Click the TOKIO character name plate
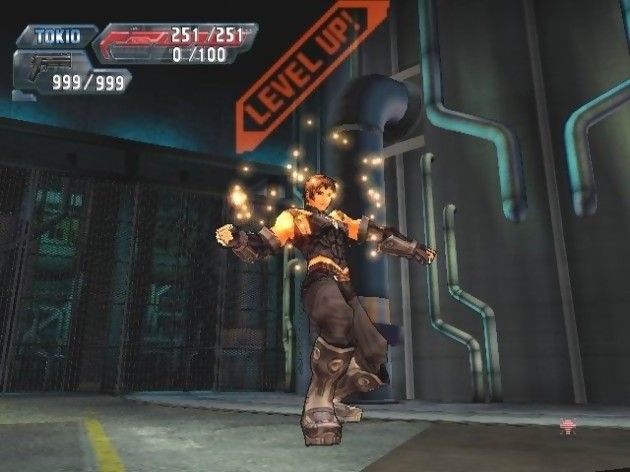This screenshot has width=630, height=472. coord(56,36)
